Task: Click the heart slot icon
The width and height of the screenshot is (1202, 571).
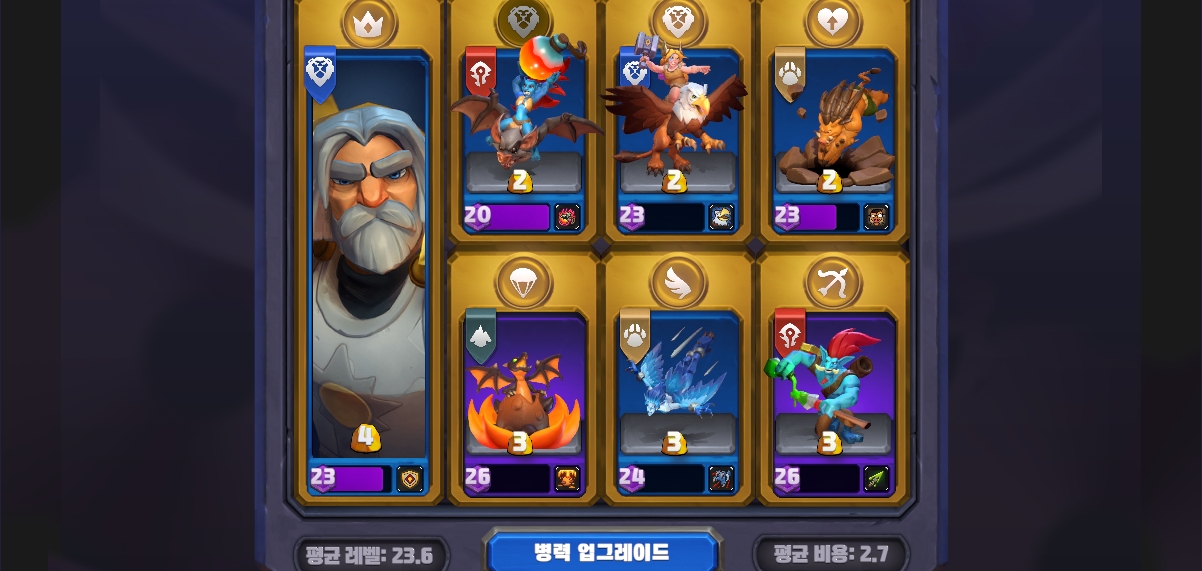Action: [x=833, y=22]
